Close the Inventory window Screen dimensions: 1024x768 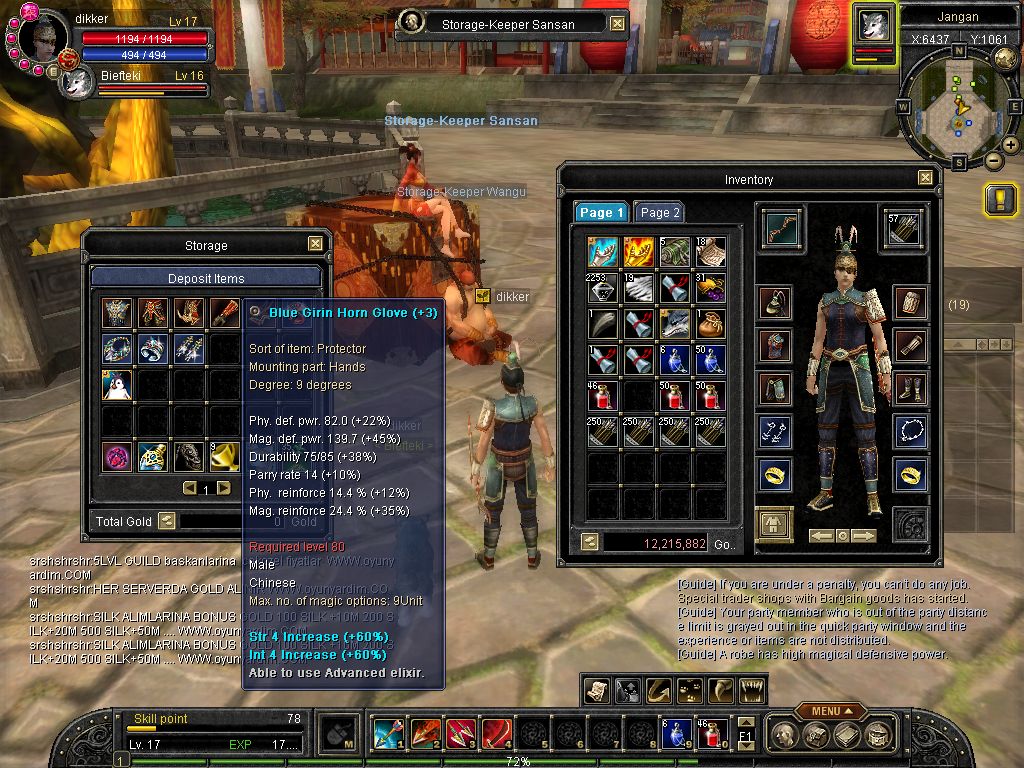click(925, 179)
